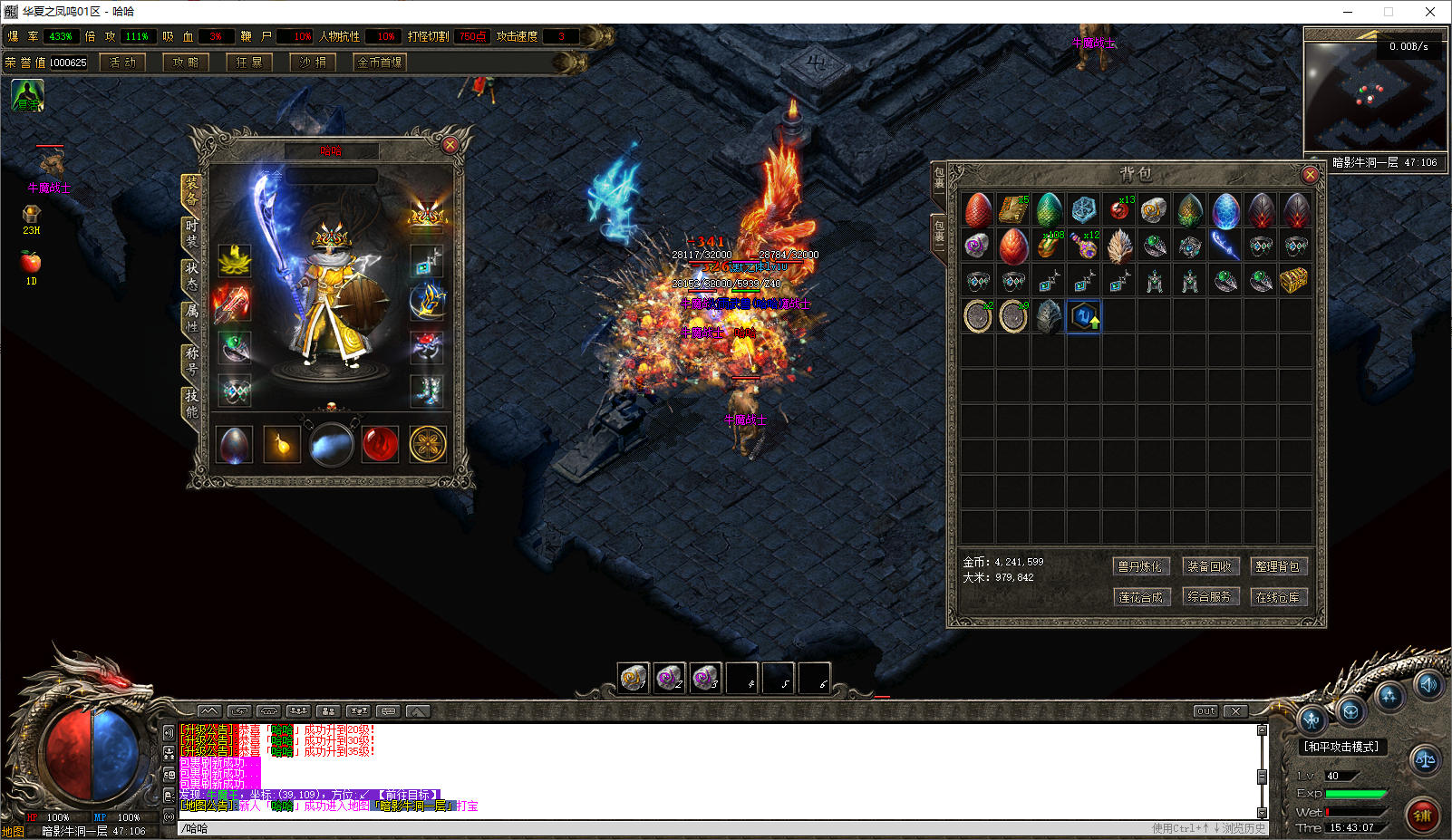The width and height of the screenshot is (1452, 840).
Task: Sort the bag with 整理背包
Action: pos(1277,566)
